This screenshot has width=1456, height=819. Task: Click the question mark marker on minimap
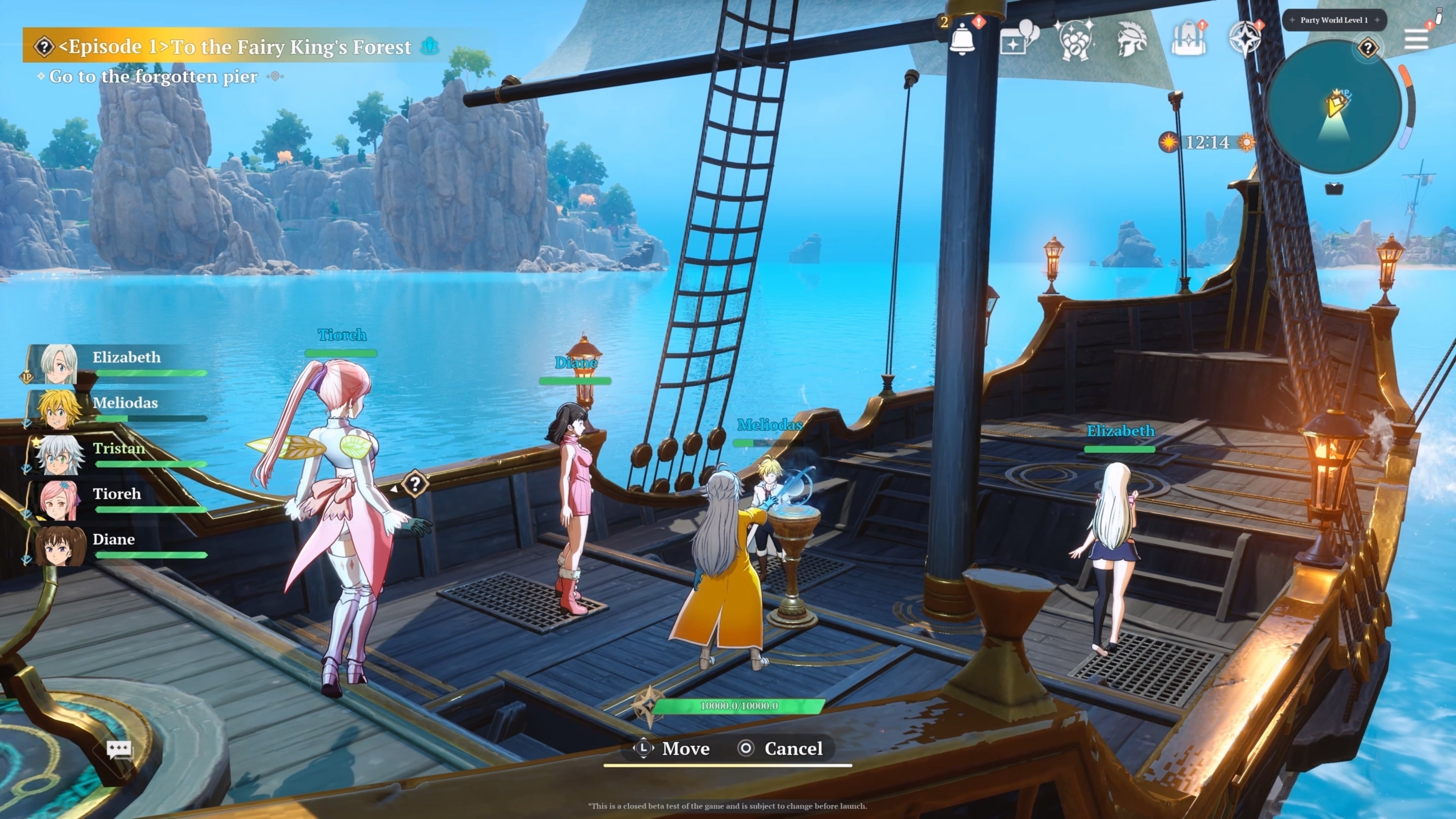(x=1367, y=47)
